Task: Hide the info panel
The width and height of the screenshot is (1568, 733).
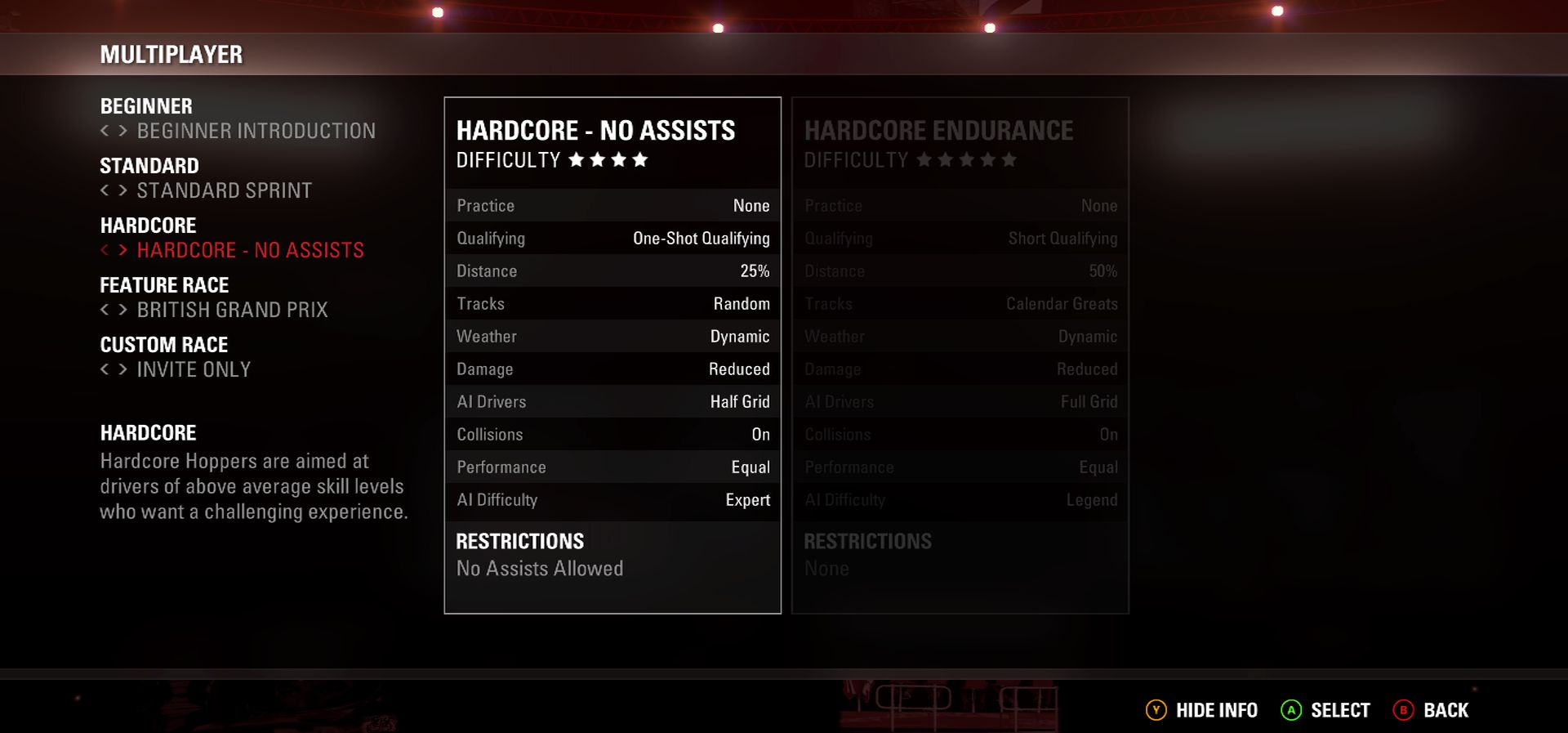Action: tap(1202, 710)
